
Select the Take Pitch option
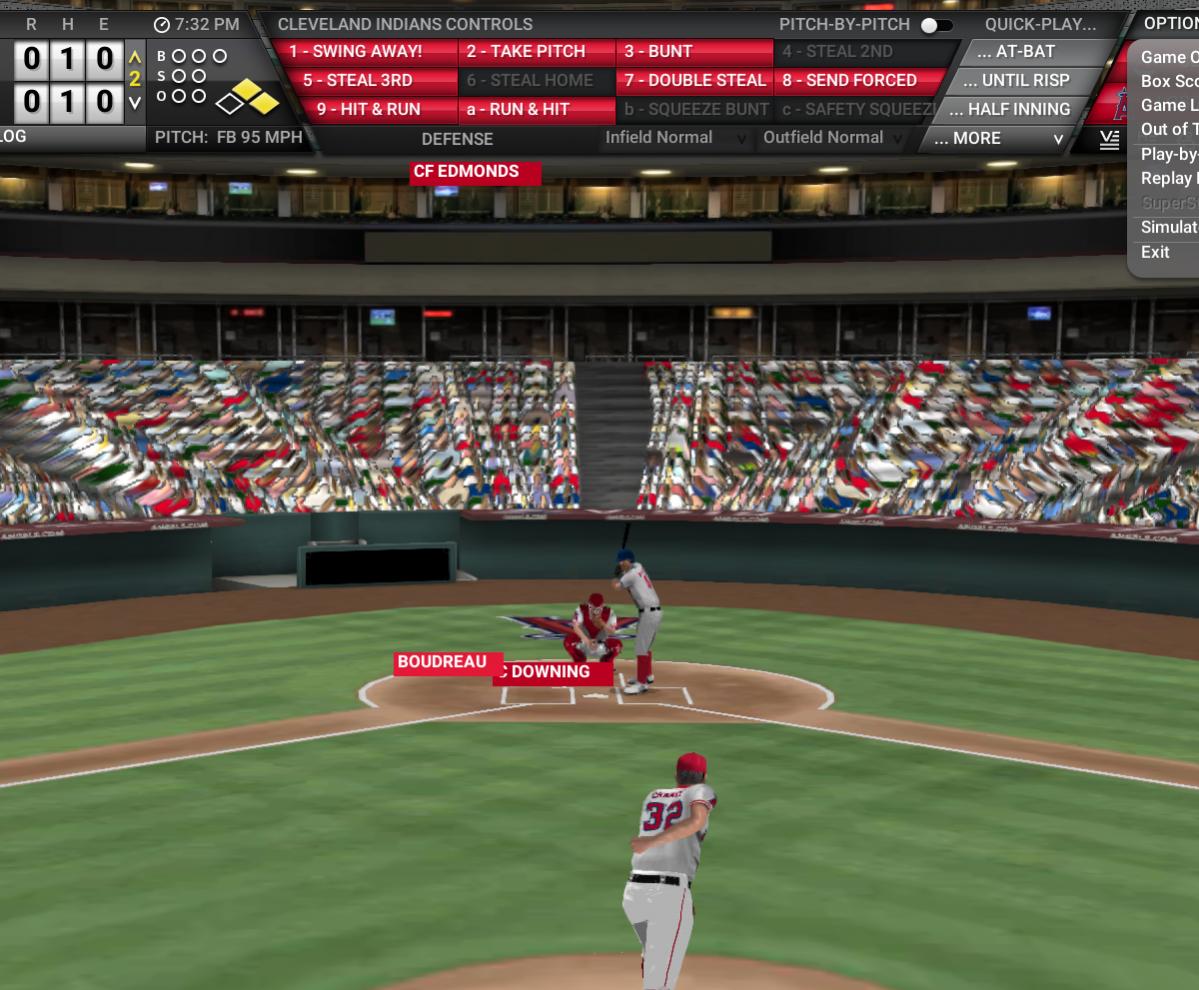[x=536, y=52]
